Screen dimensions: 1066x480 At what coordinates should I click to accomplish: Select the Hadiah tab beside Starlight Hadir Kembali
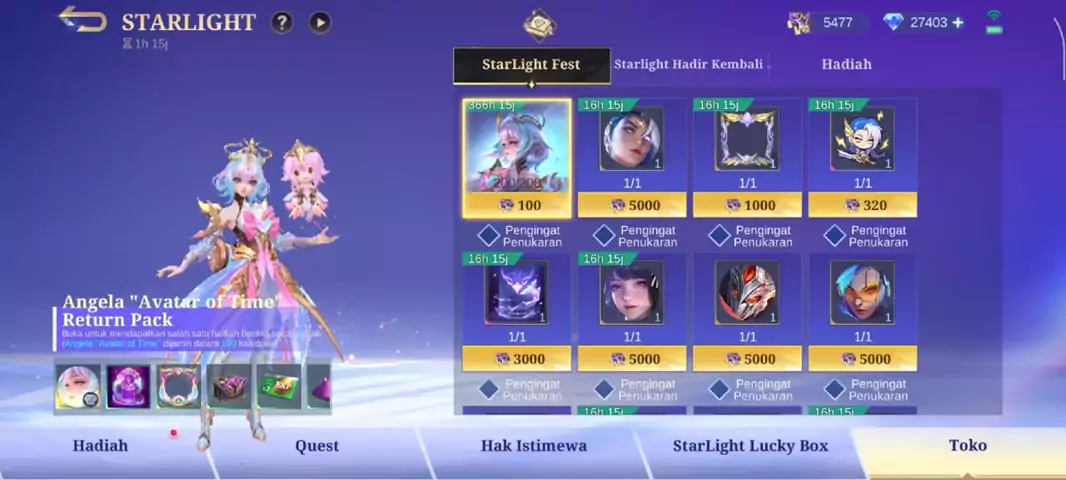(x=846, y=64)
